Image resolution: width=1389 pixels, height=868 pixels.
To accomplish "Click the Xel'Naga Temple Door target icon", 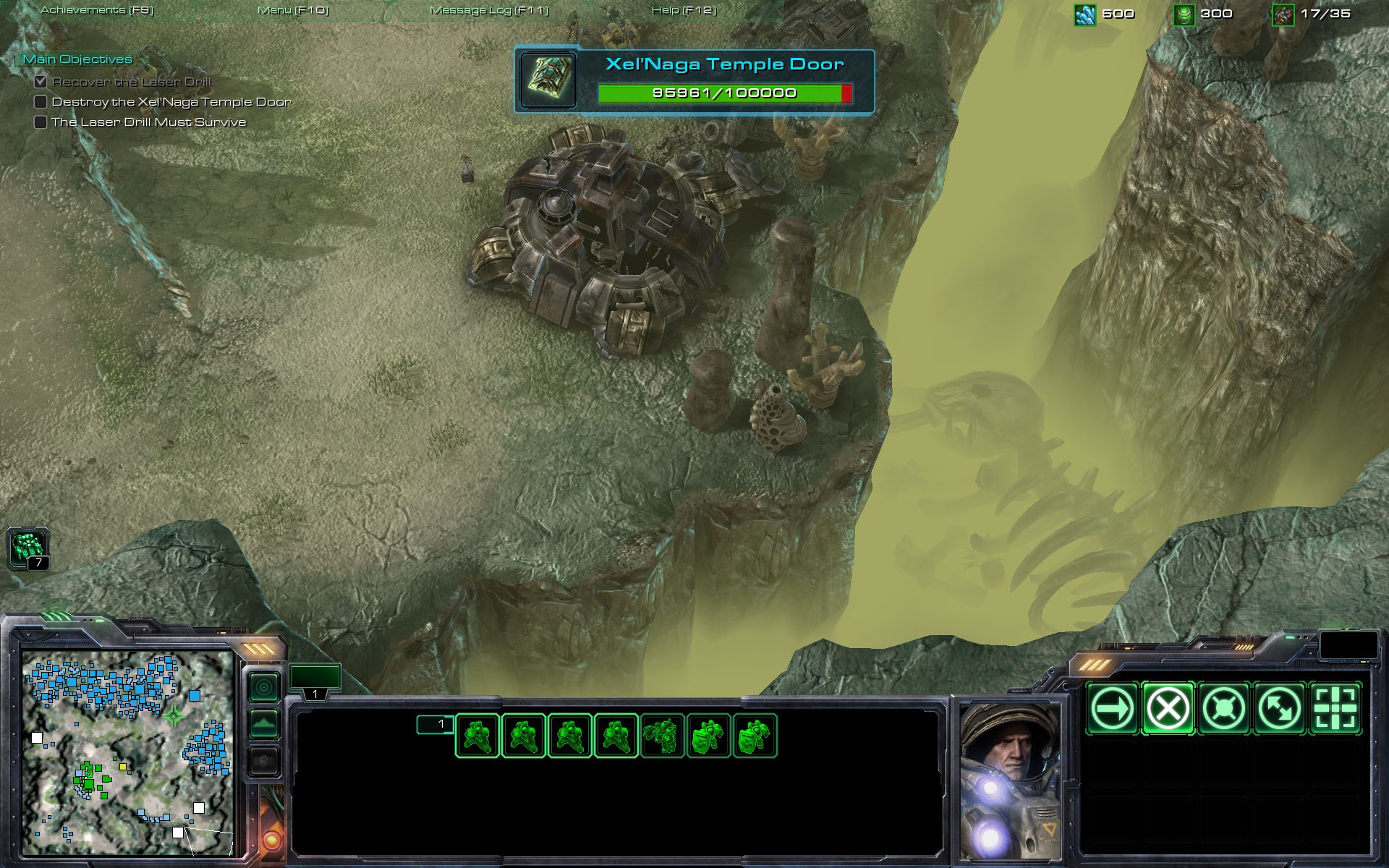I will (x=548, y=81).
